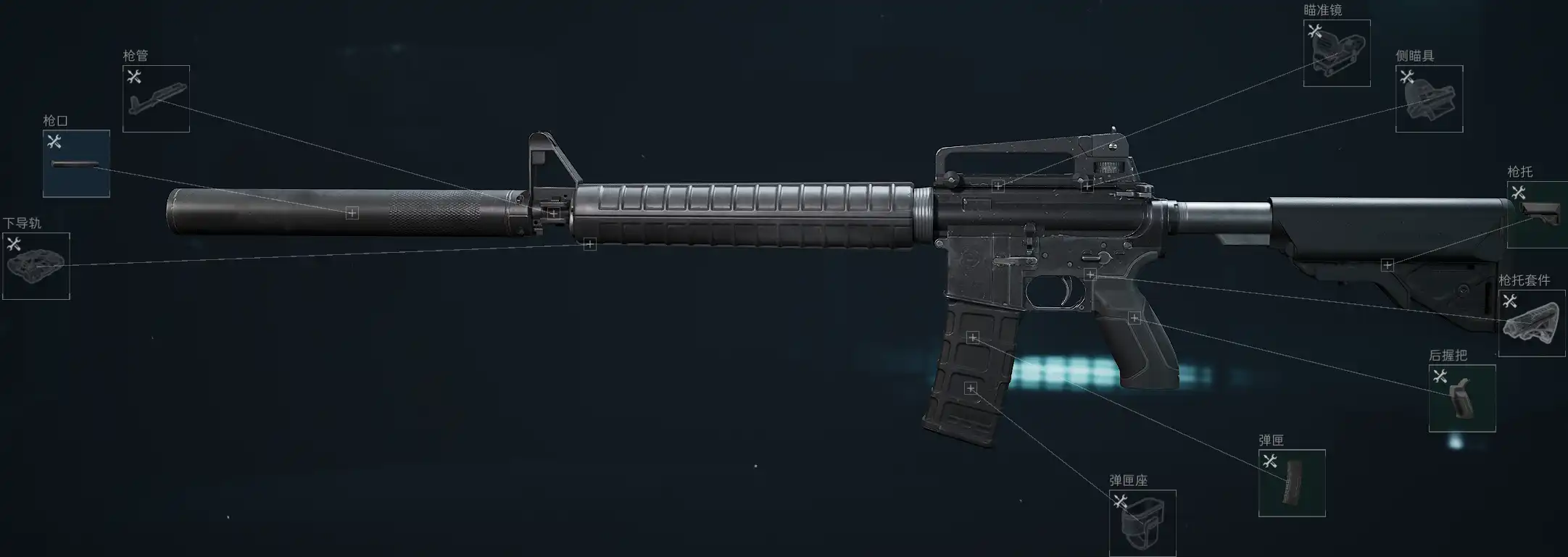Open the 枪管 barrel attachment slot
The width and height of the screenshot is (1568, 557).
tap(156, 99)
